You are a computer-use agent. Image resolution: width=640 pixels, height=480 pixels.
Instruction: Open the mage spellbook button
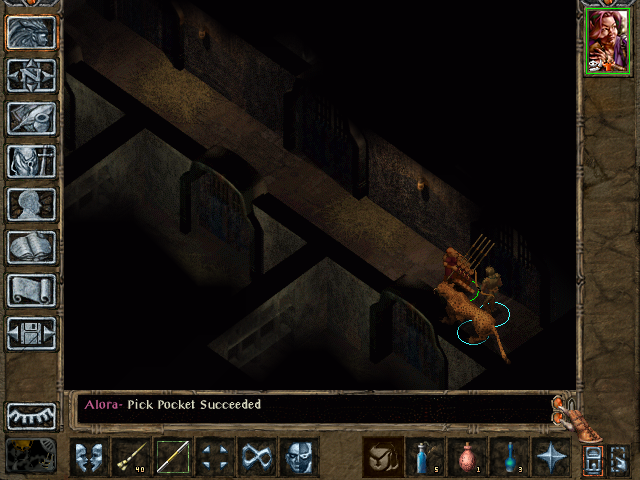(x=32, y=247)
